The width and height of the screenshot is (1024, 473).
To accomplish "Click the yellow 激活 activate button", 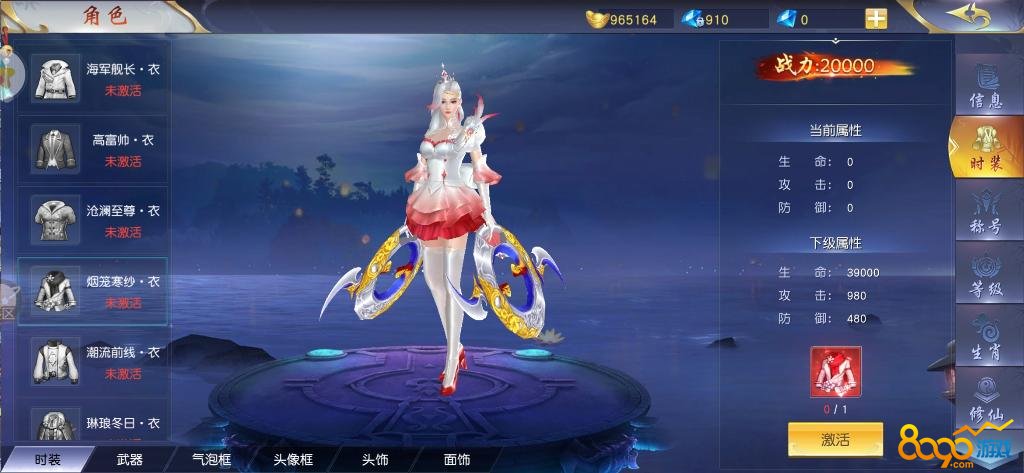I will point(835,439).
